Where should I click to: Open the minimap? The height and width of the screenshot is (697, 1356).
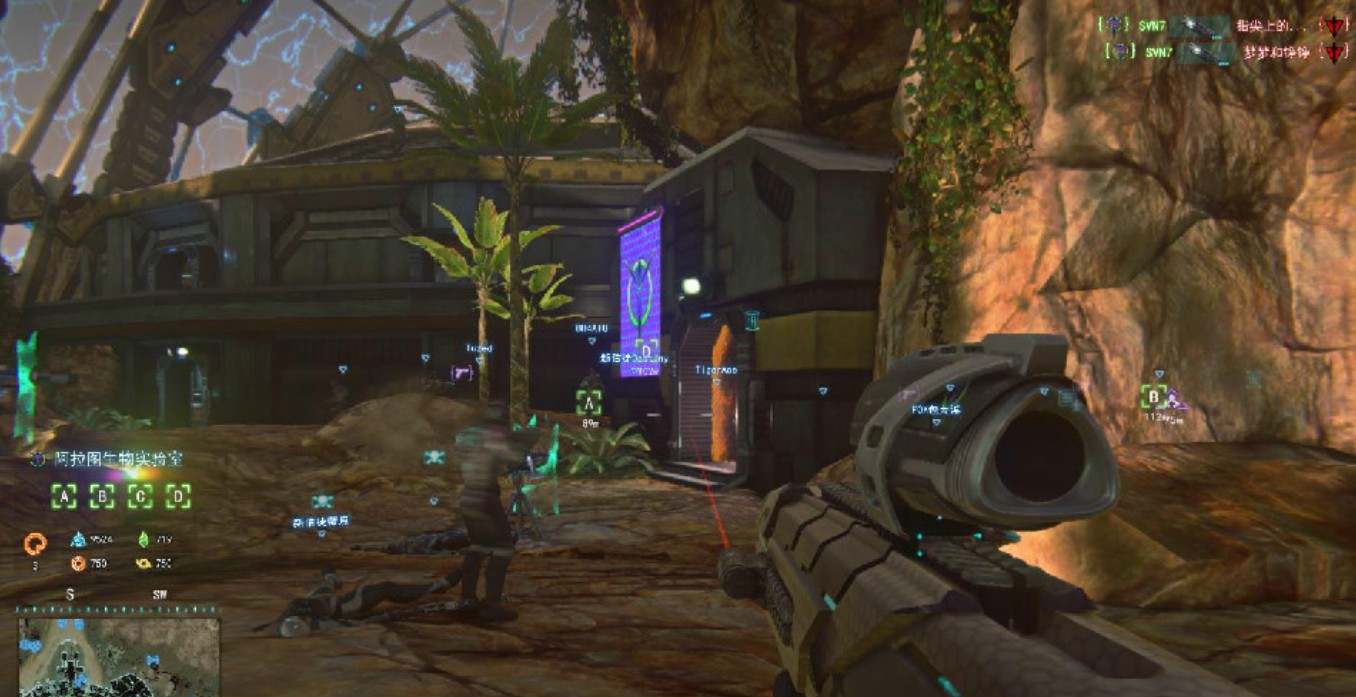tap(118, 656)
